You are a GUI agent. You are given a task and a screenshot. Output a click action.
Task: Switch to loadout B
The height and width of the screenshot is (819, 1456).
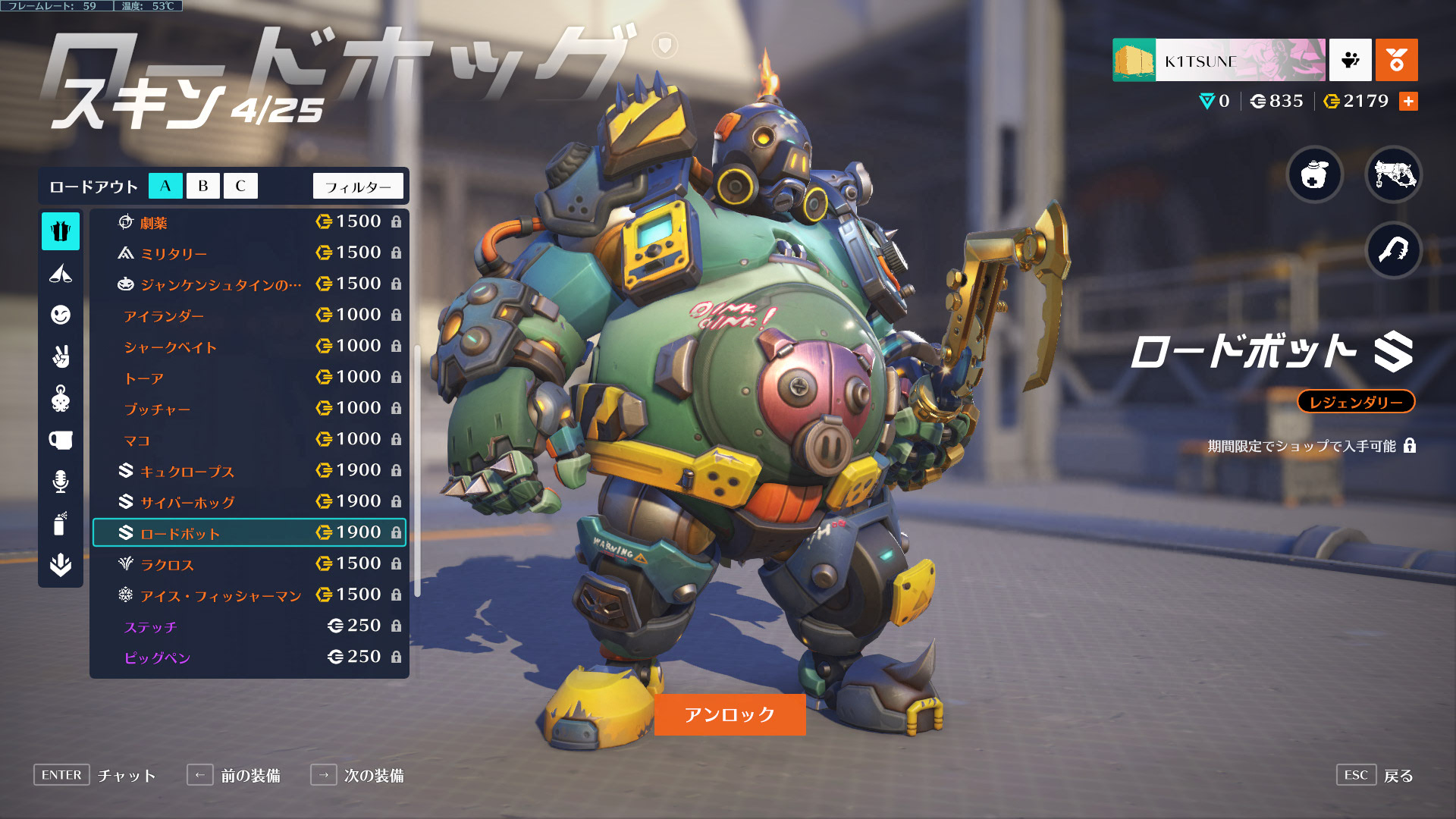coord(202,186)
